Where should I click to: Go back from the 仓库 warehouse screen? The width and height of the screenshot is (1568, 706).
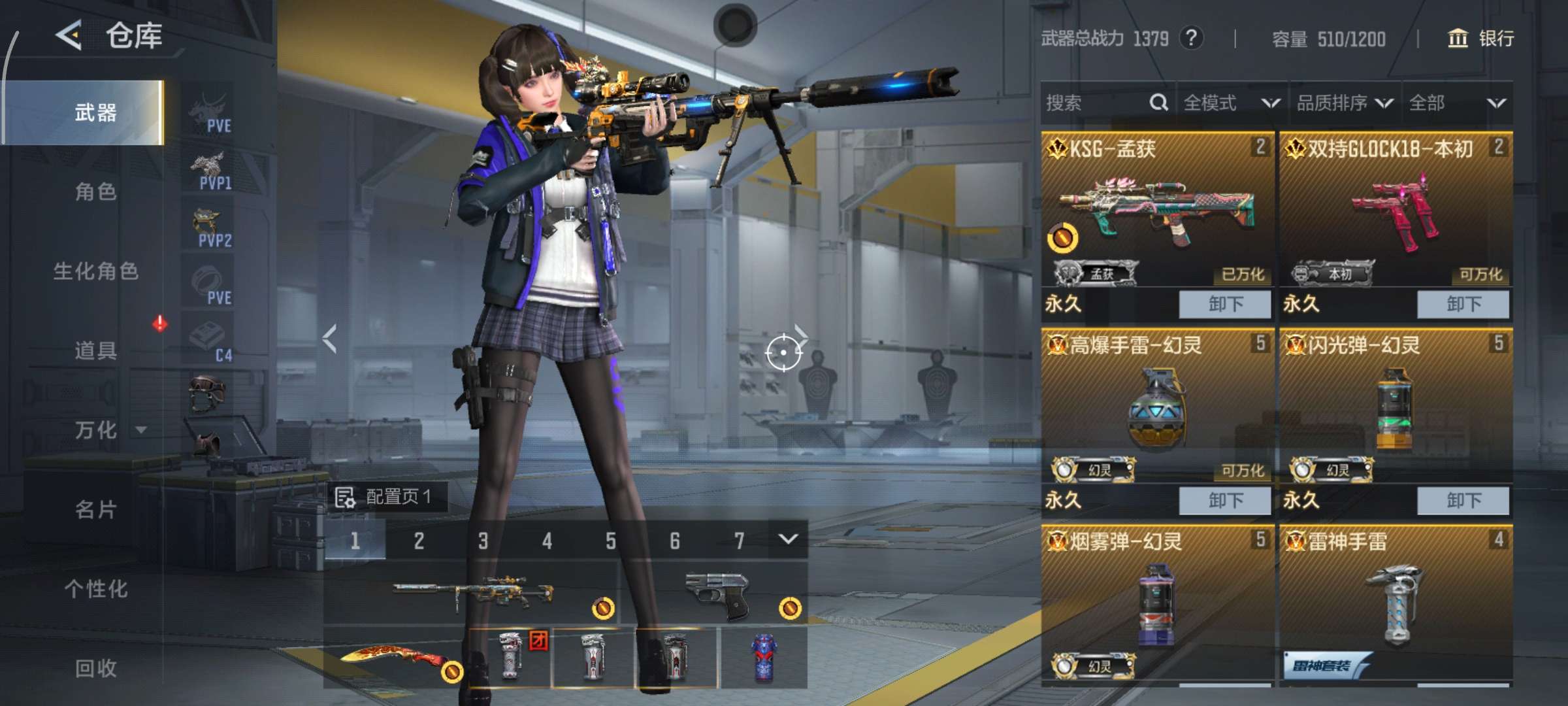coord(69,35)
